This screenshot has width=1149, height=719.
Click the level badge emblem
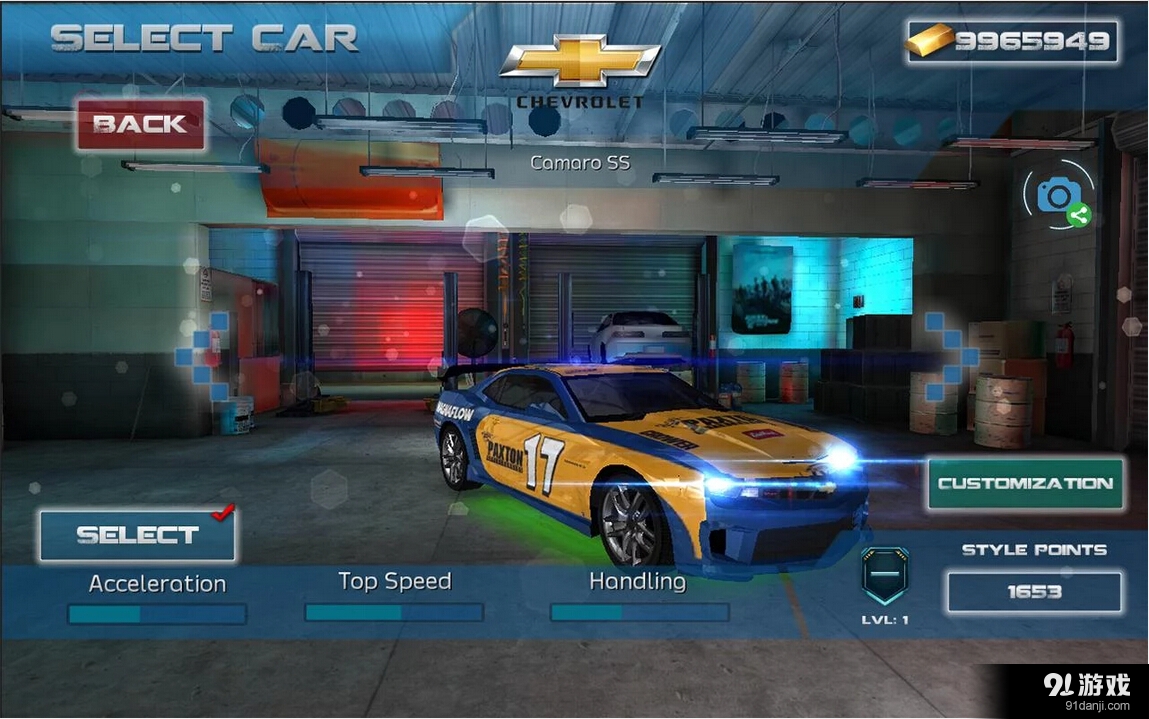(x=885, y=577)
